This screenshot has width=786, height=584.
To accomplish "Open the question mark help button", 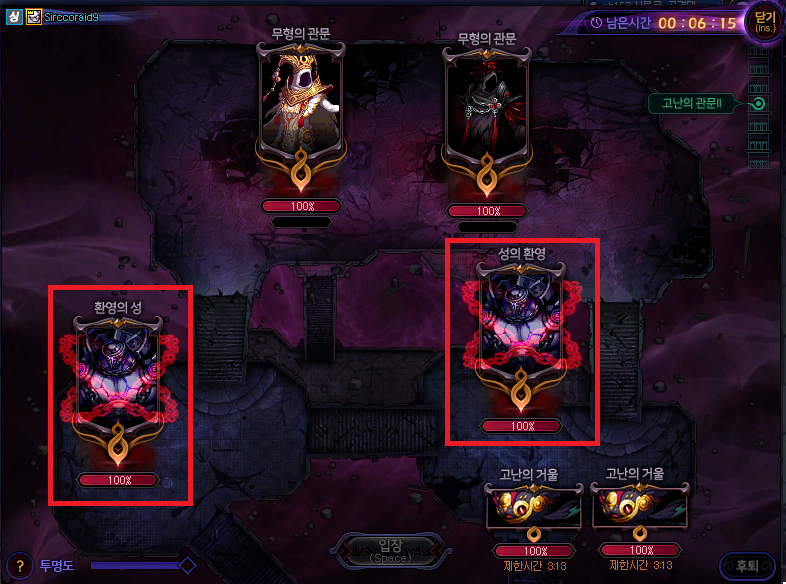I will (x=19, y=566).
